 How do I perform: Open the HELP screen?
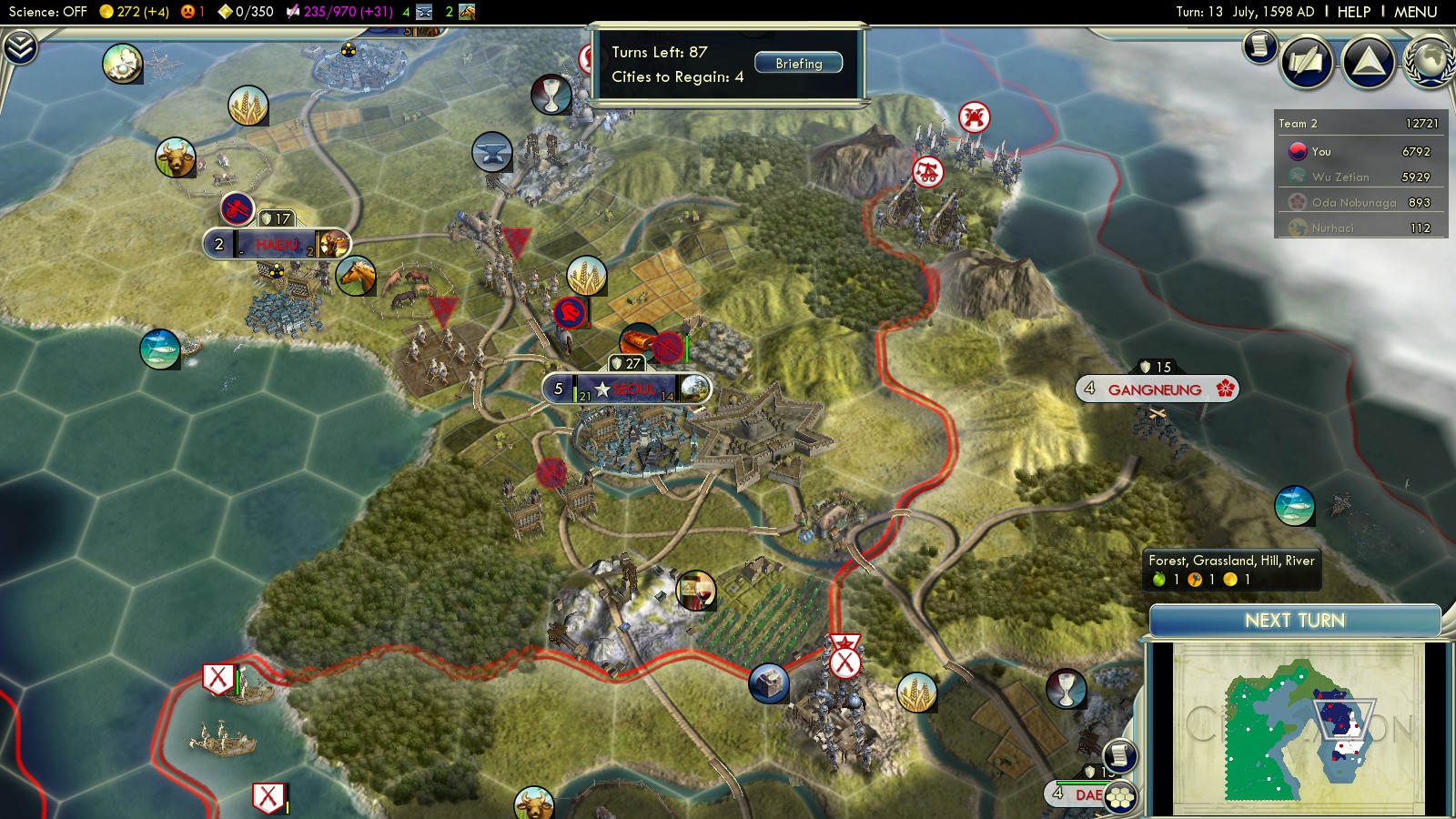[1353, 12]
